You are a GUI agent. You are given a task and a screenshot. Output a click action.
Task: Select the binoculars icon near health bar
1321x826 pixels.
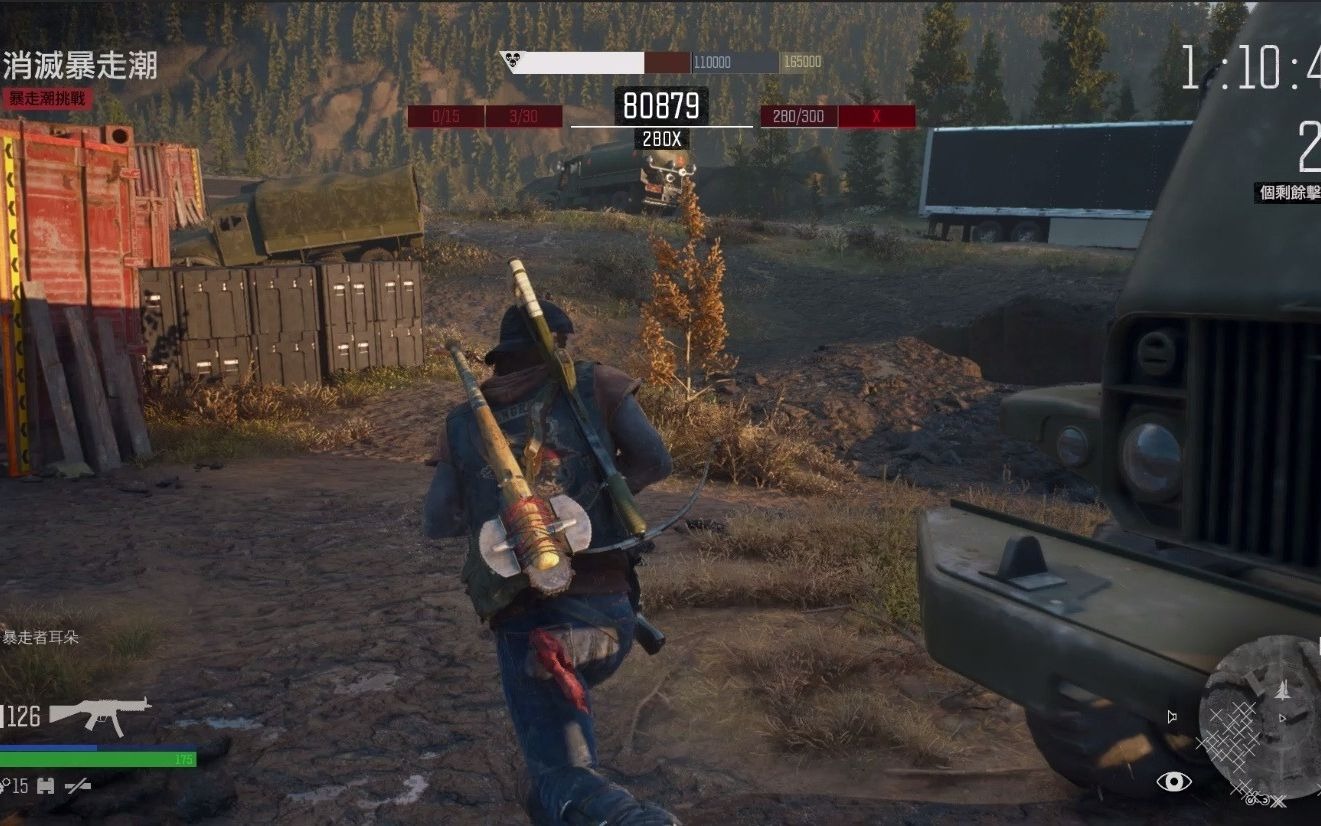click(45, 786)
